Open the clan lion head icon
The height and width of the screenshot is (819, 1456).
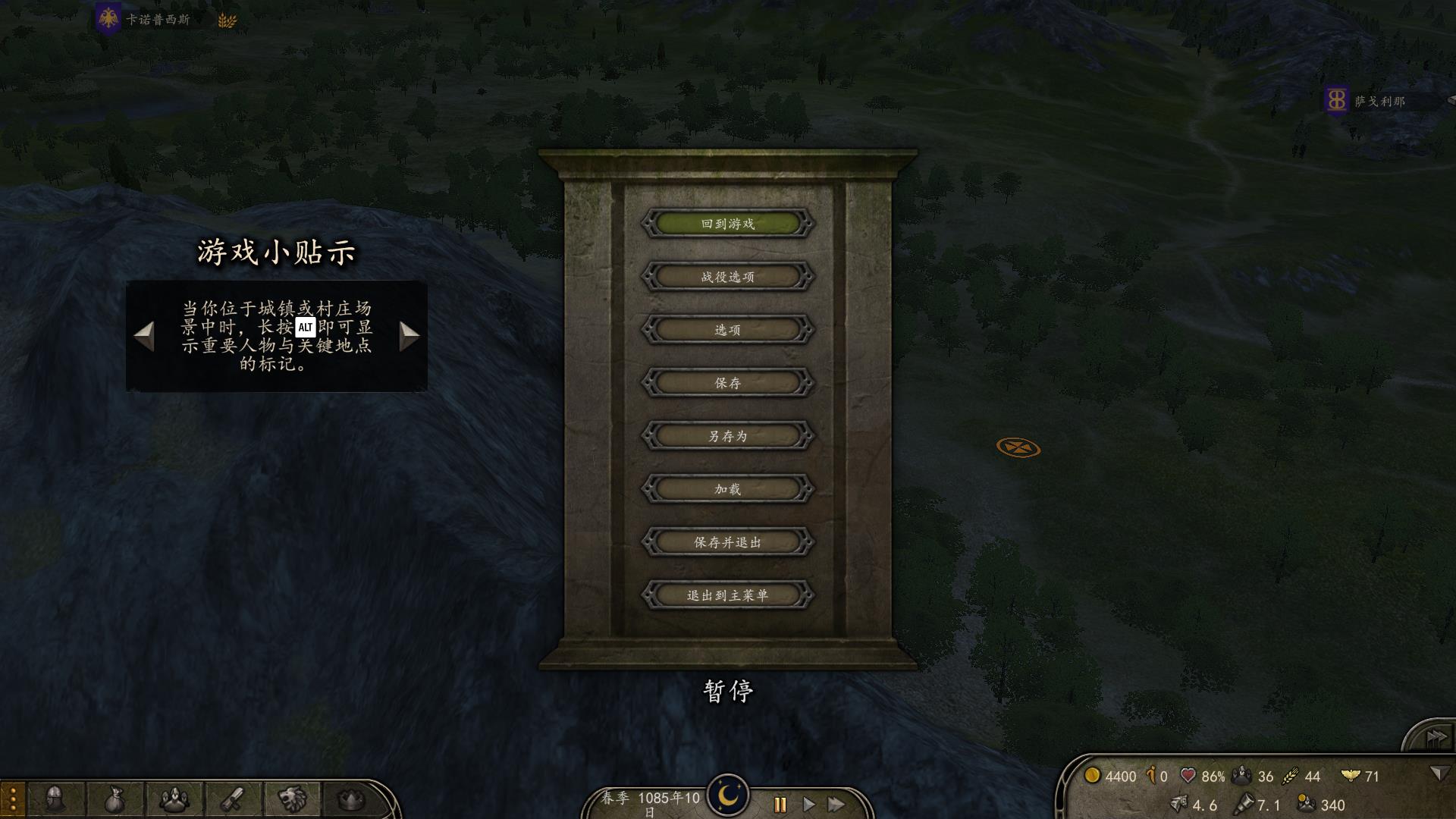coord(292,799)
